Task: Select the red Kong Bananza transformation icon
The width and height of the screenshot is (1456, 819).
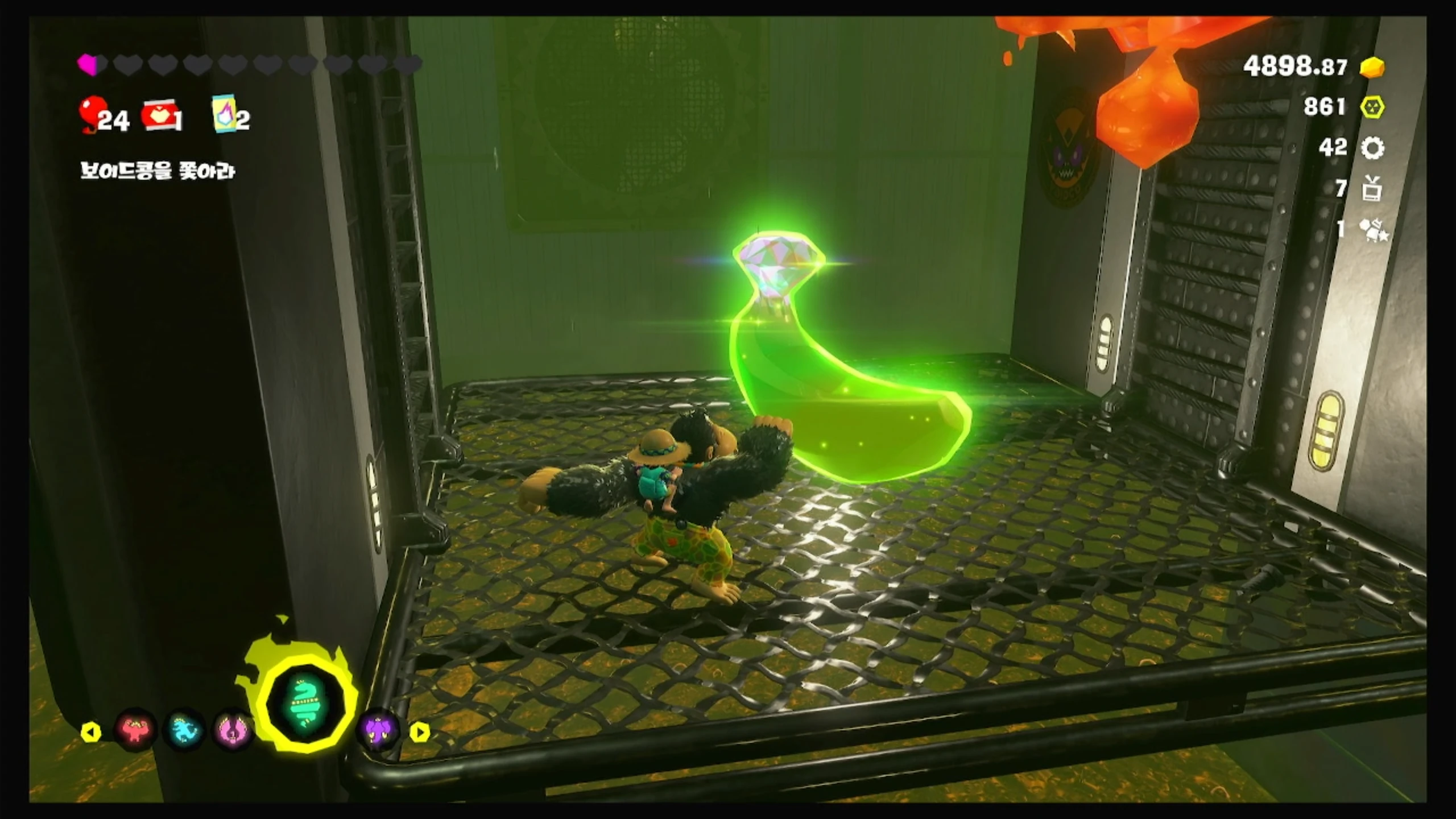Action: point(135,729)
